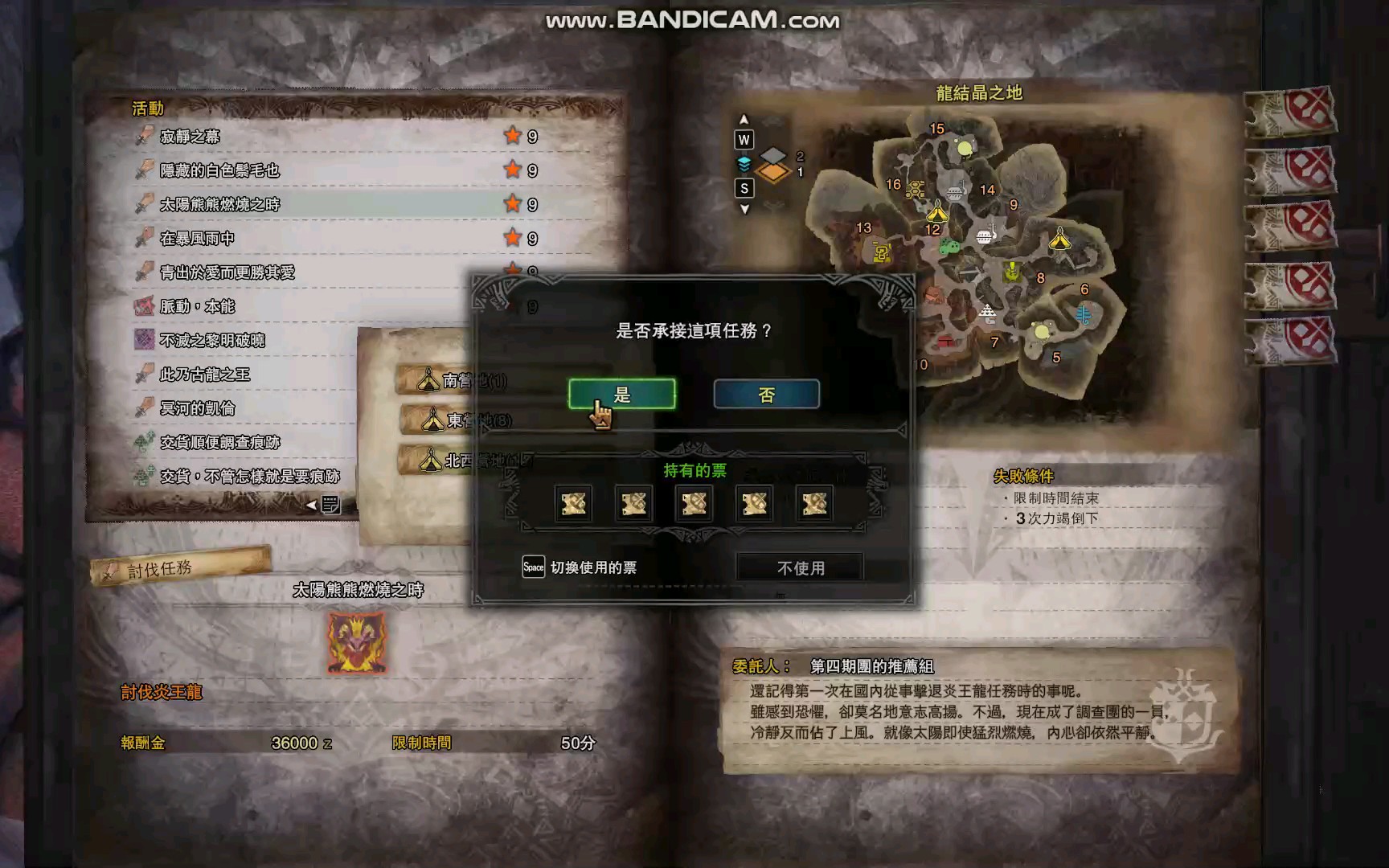
Task: Choose the 不滅之黎明破曉 quest
Action: (x=212, y=340)
